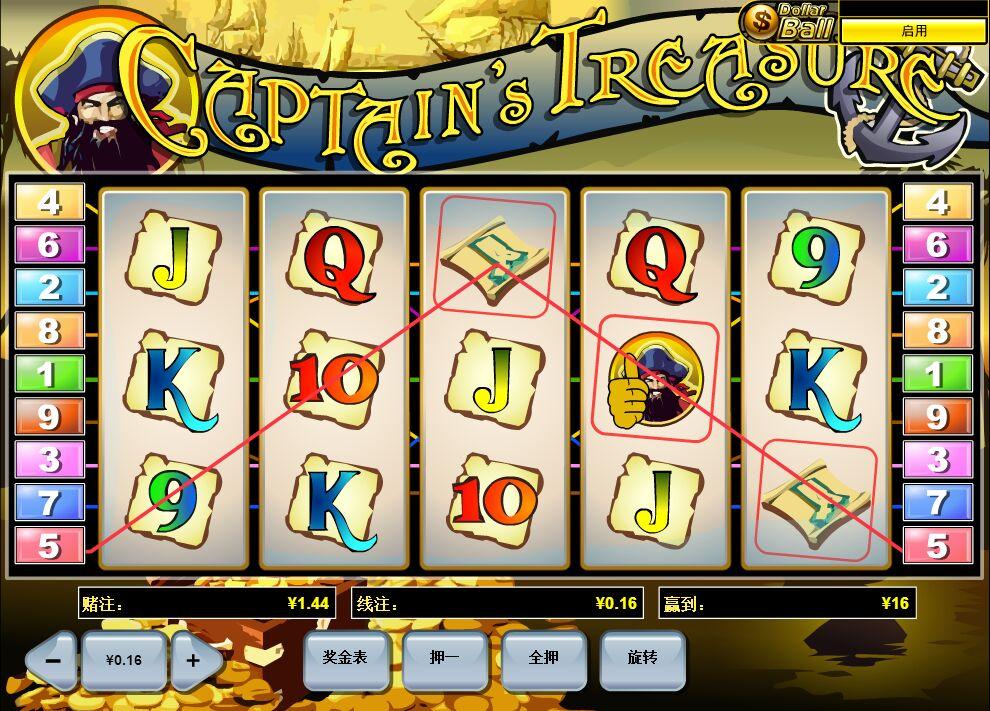Image resolution: width=990 pixels, height=711 pixels.
Task: Decrease coin value with the minus arrow
Action: tap(53, 660)
